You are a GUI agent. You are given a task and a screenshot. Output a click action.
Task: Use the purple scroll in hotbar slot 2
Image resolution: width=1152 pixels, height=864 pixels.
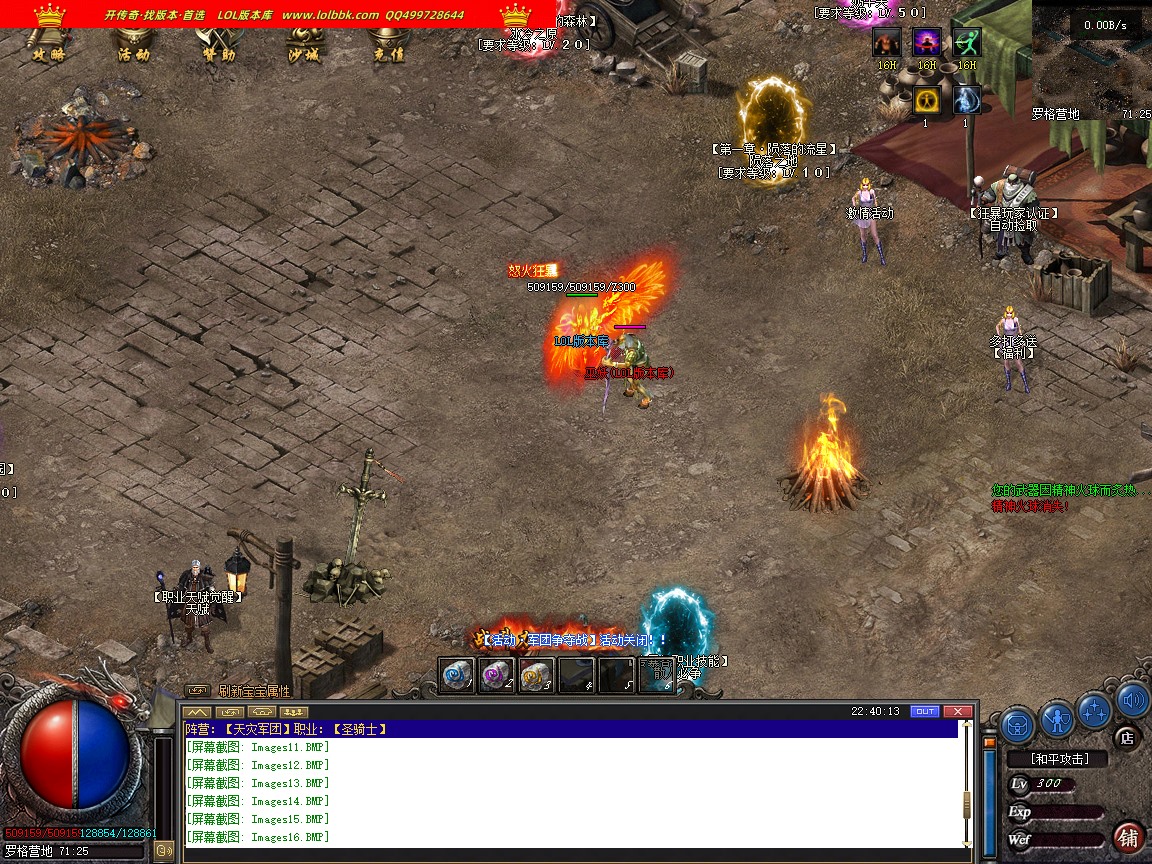click(497, 675)
